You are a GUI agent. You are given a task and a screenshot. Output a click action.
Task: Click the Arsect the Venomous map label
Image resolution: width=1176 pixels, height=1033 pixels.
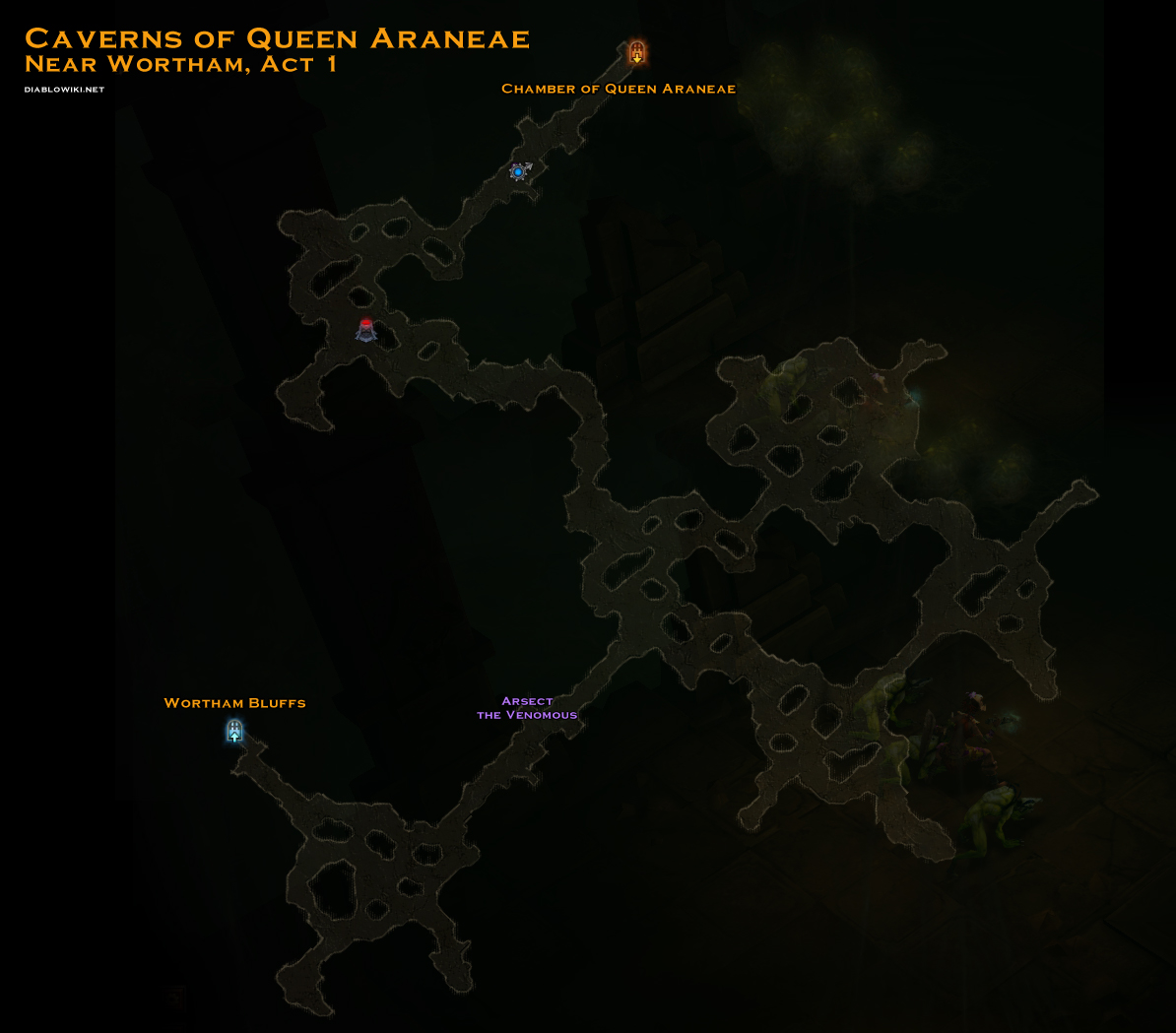point(527,708)
